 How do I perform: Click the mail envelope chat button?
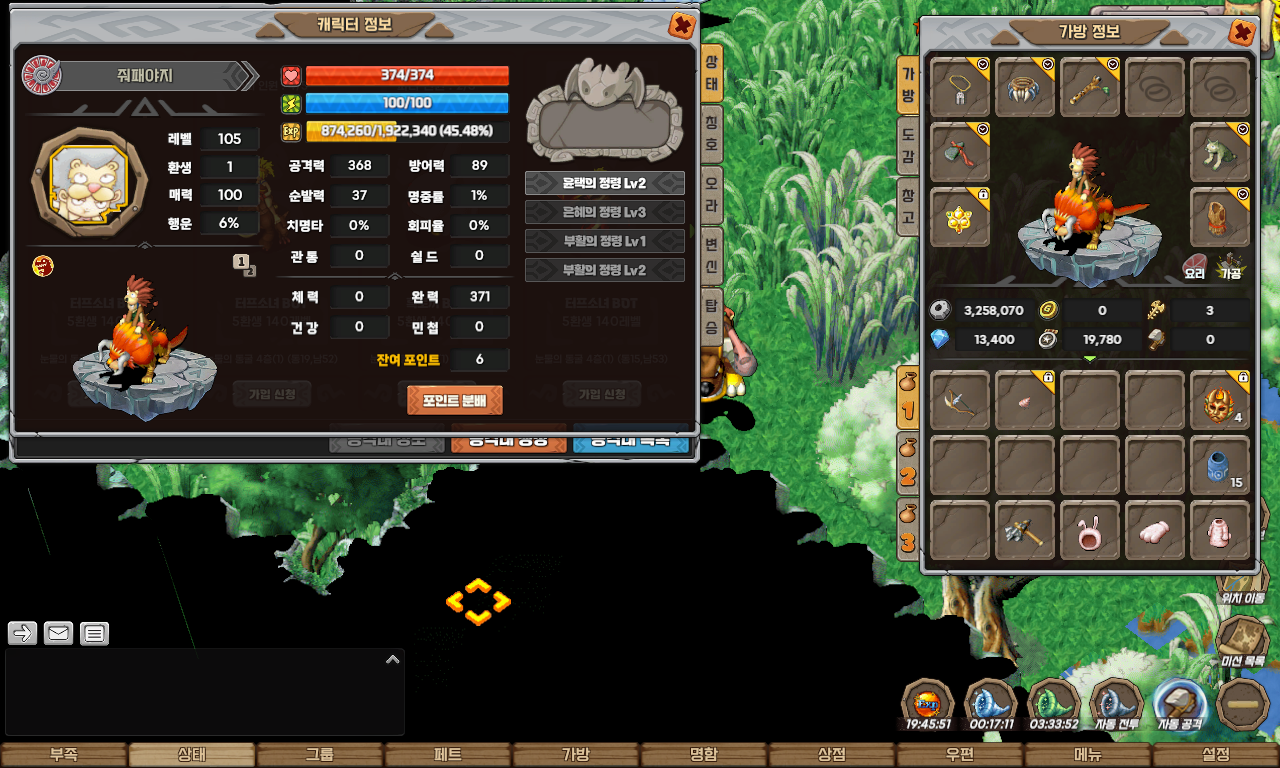click(x=58, y=633)
